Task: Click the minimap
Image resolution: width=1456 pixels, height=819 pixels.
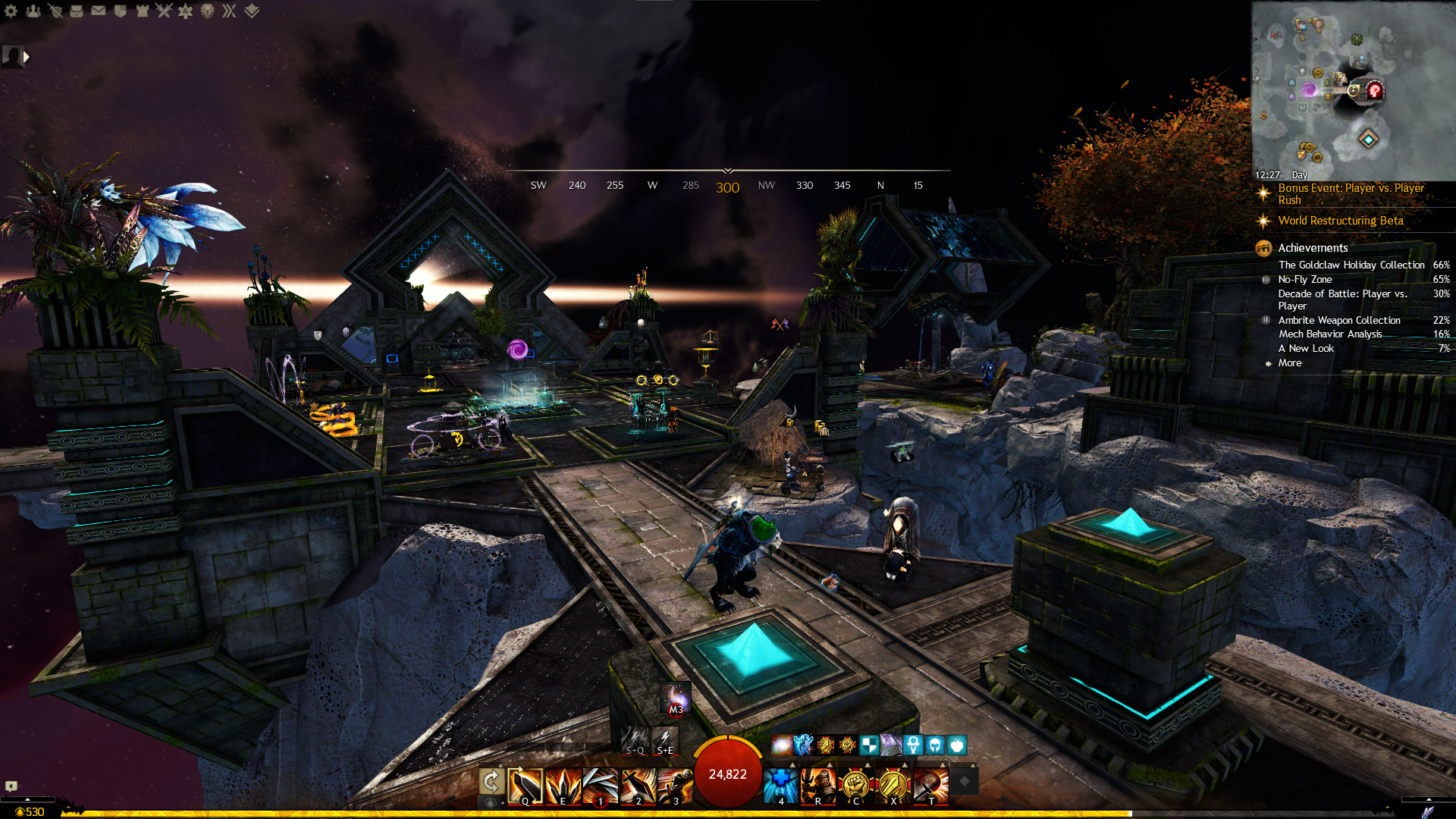Action: [x=1353, y=90]
